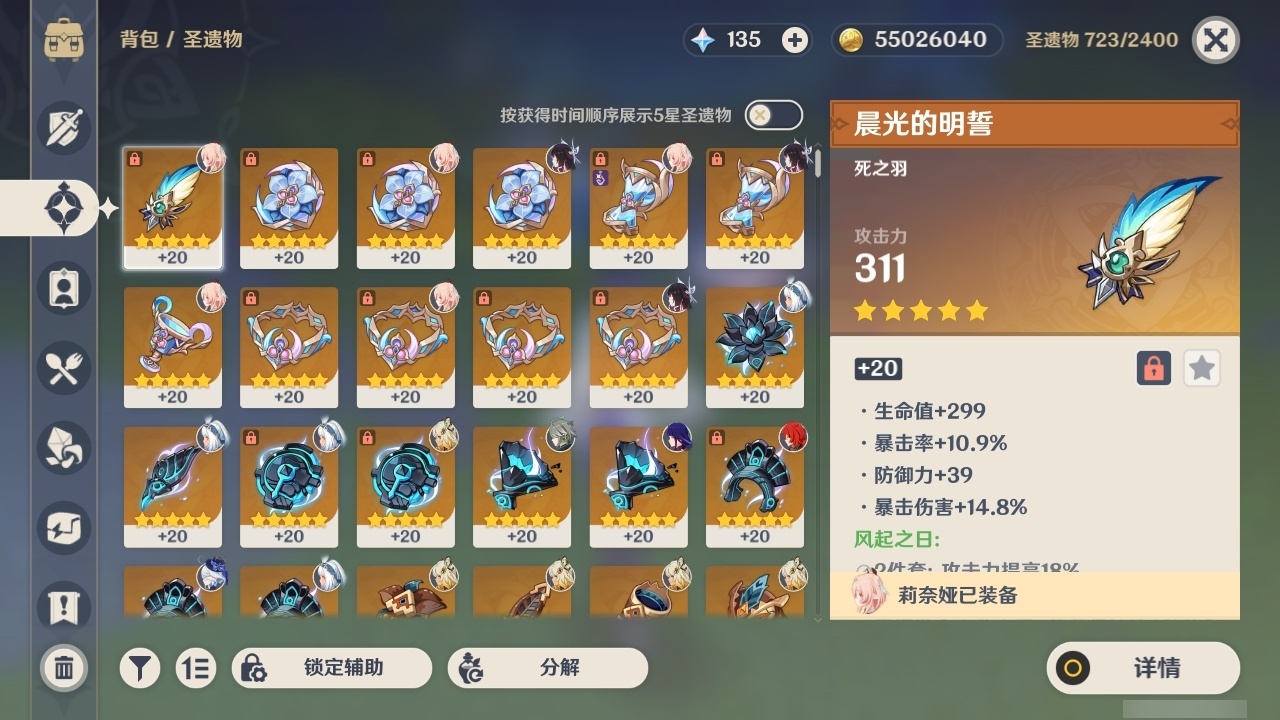Select the dark lotus artifact thumbnail

[x=754, y=338]
